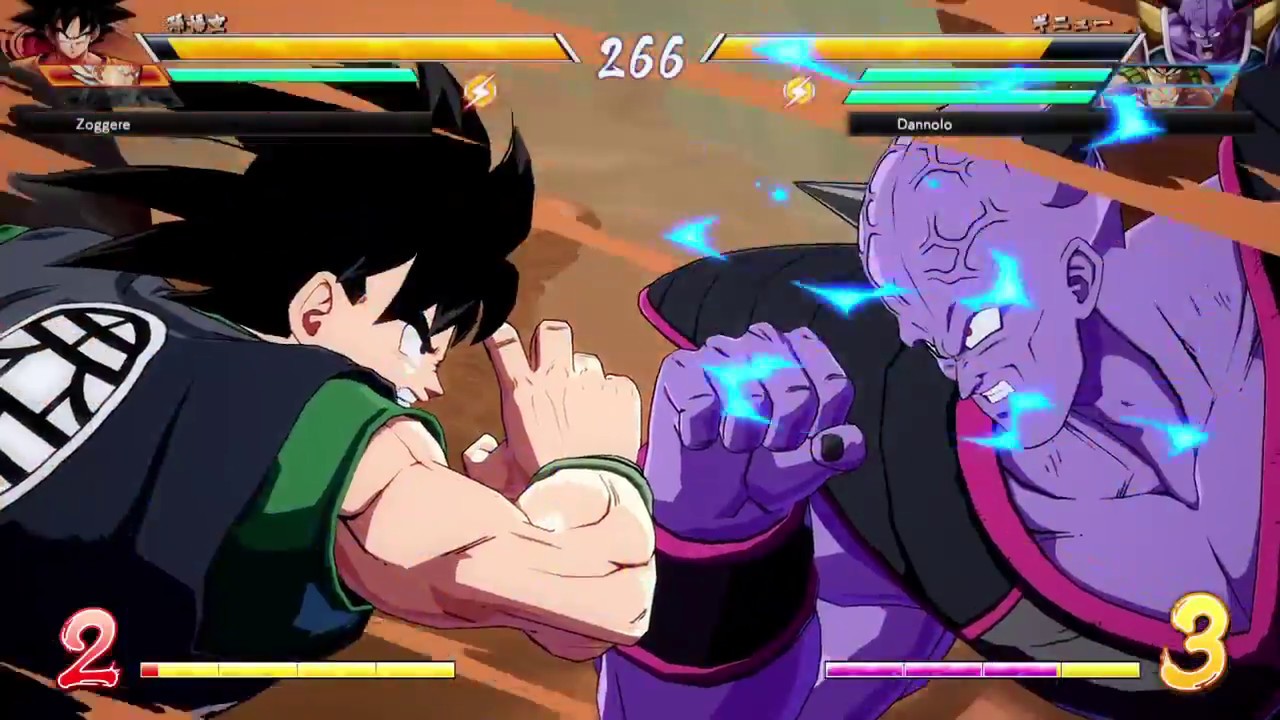Click the green assist gauge under Bardock's health
Viewport: 1280px width, 720px height.
click(290, 75)
